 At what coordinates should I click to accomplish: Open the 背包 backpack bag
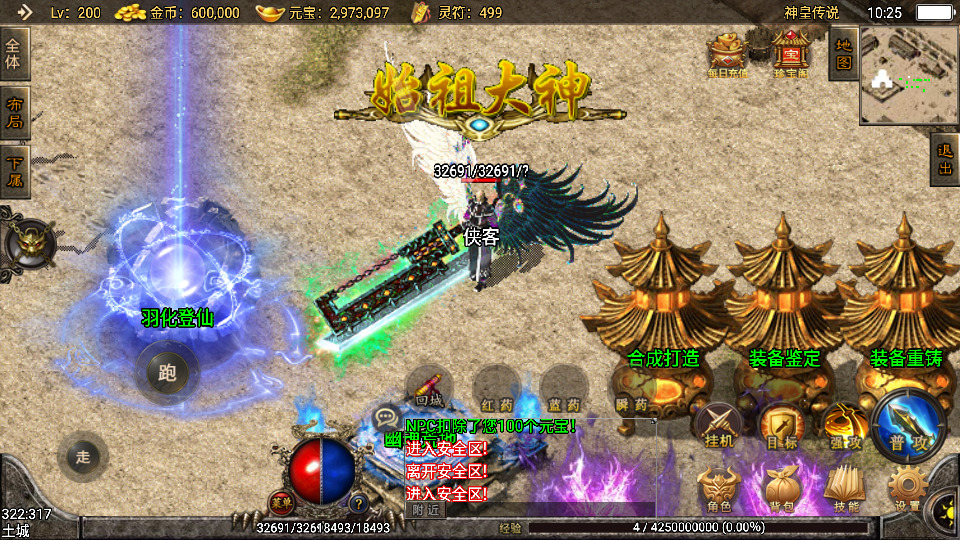[x=782, y=490]
